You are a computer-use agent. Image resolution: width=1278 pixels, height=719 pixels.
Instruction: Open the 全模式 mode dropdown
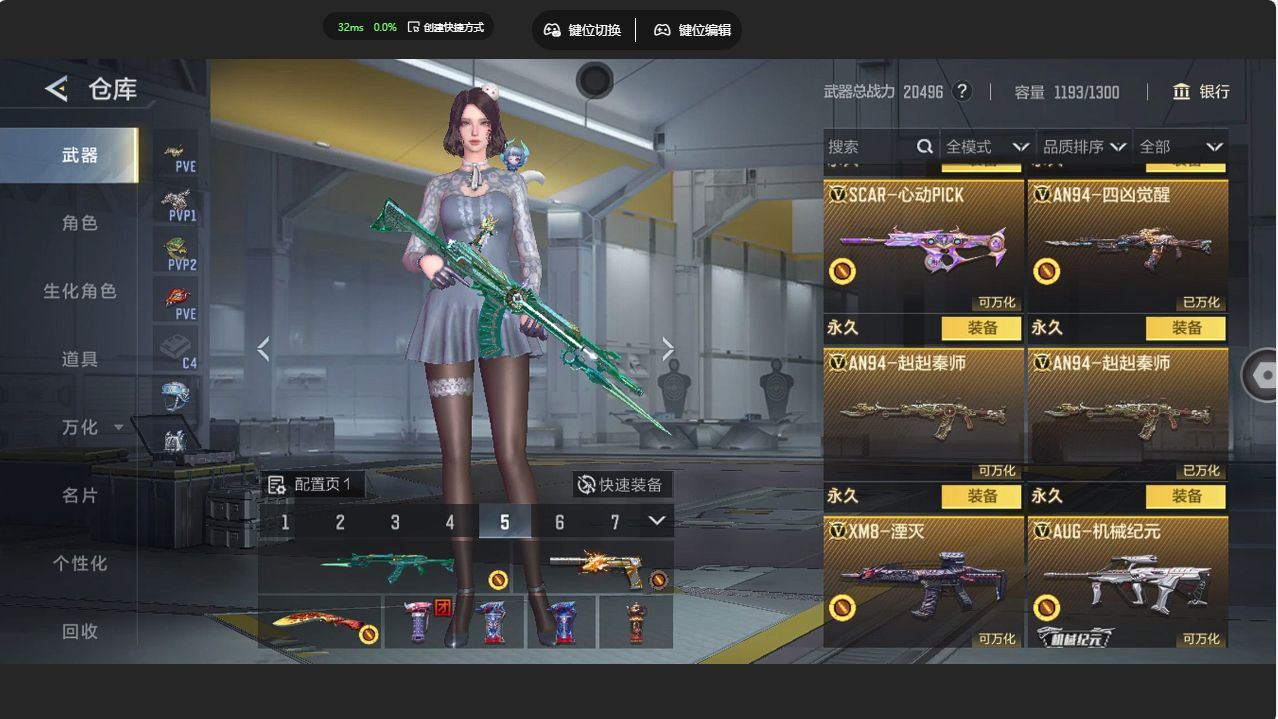[986, 147]
